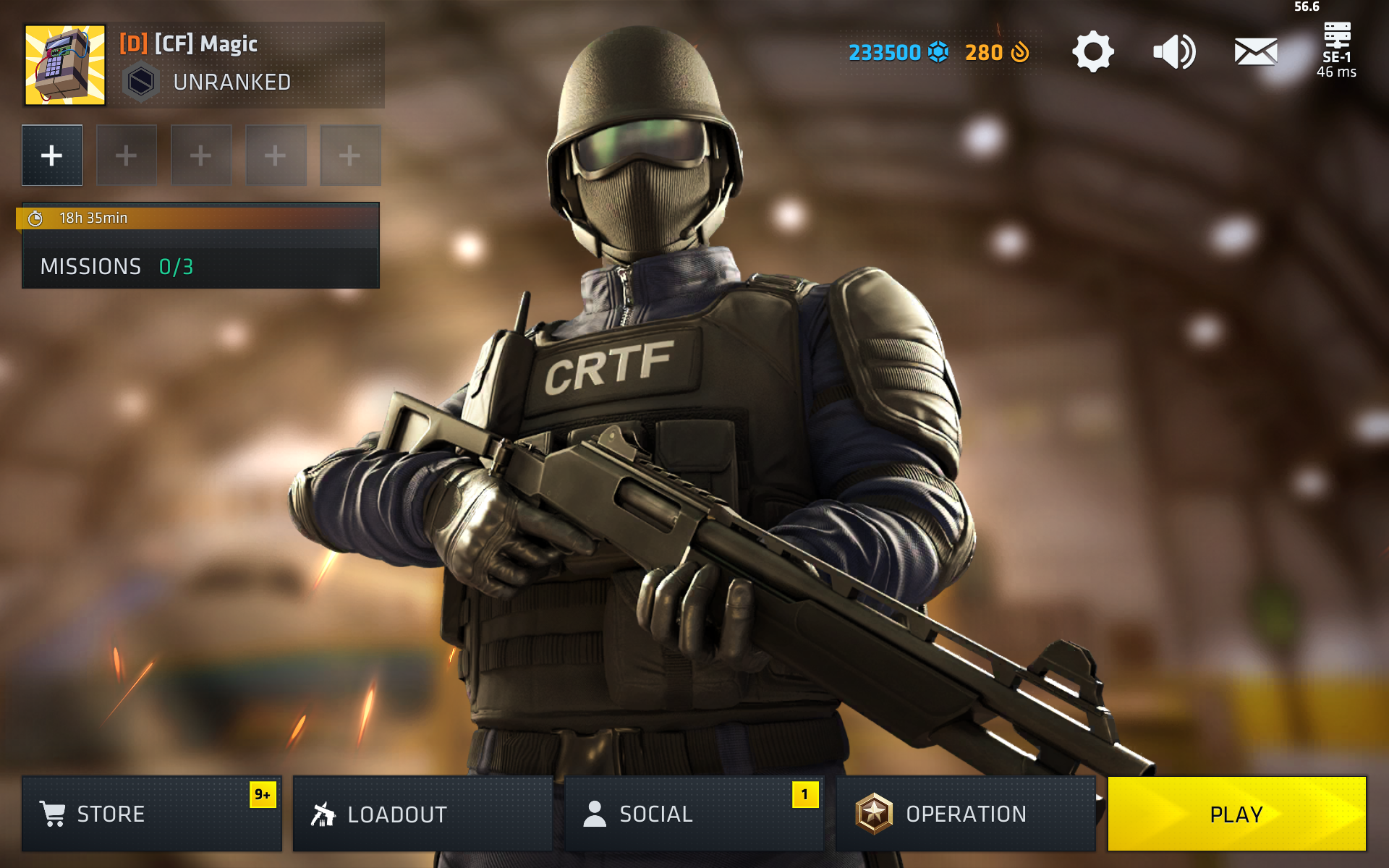
Task: Open the mail envelope inbox
Action: [x=1255, y=52]
